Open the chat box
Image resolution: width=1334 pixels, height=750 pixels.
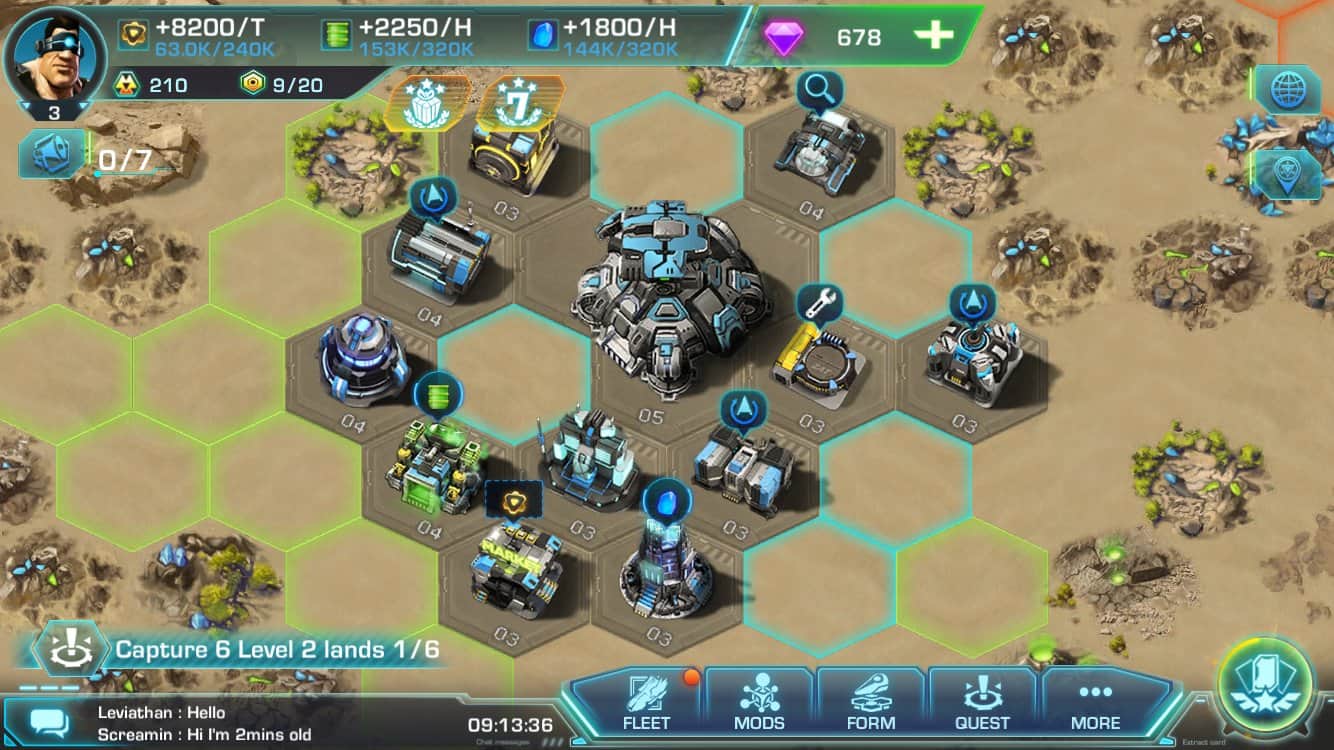tap(48, 722)
